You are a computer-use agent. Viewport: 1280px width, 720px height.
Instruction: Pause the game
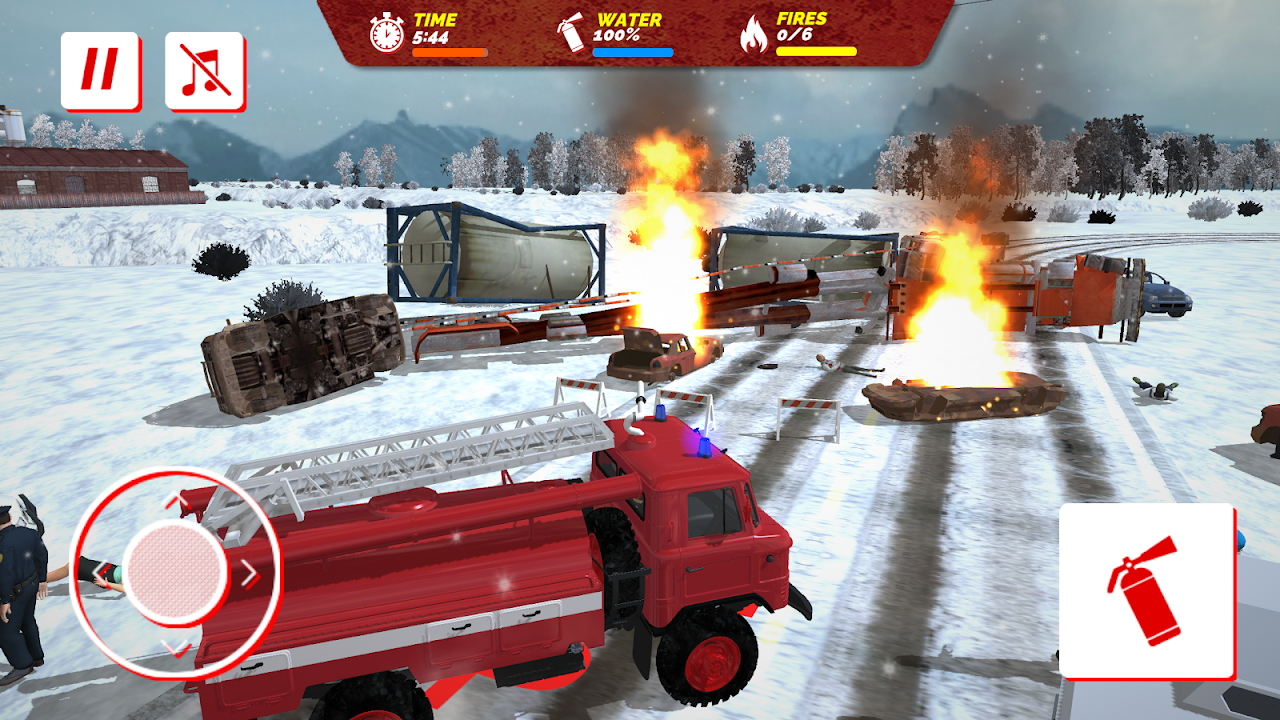(100, 71)
